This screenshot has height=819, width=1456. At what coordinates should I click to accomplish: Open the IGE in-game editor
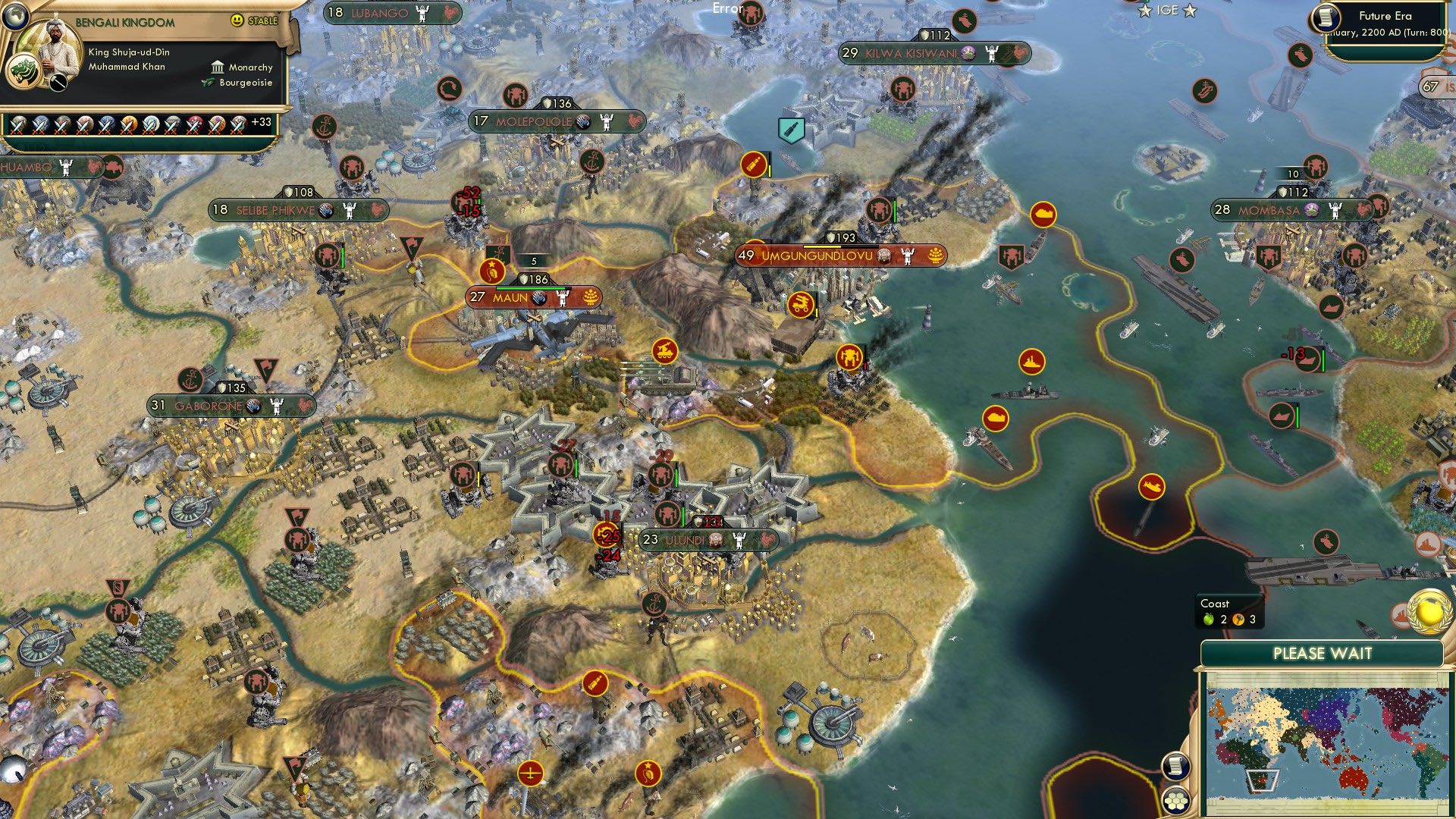(x=1167, y=11)
